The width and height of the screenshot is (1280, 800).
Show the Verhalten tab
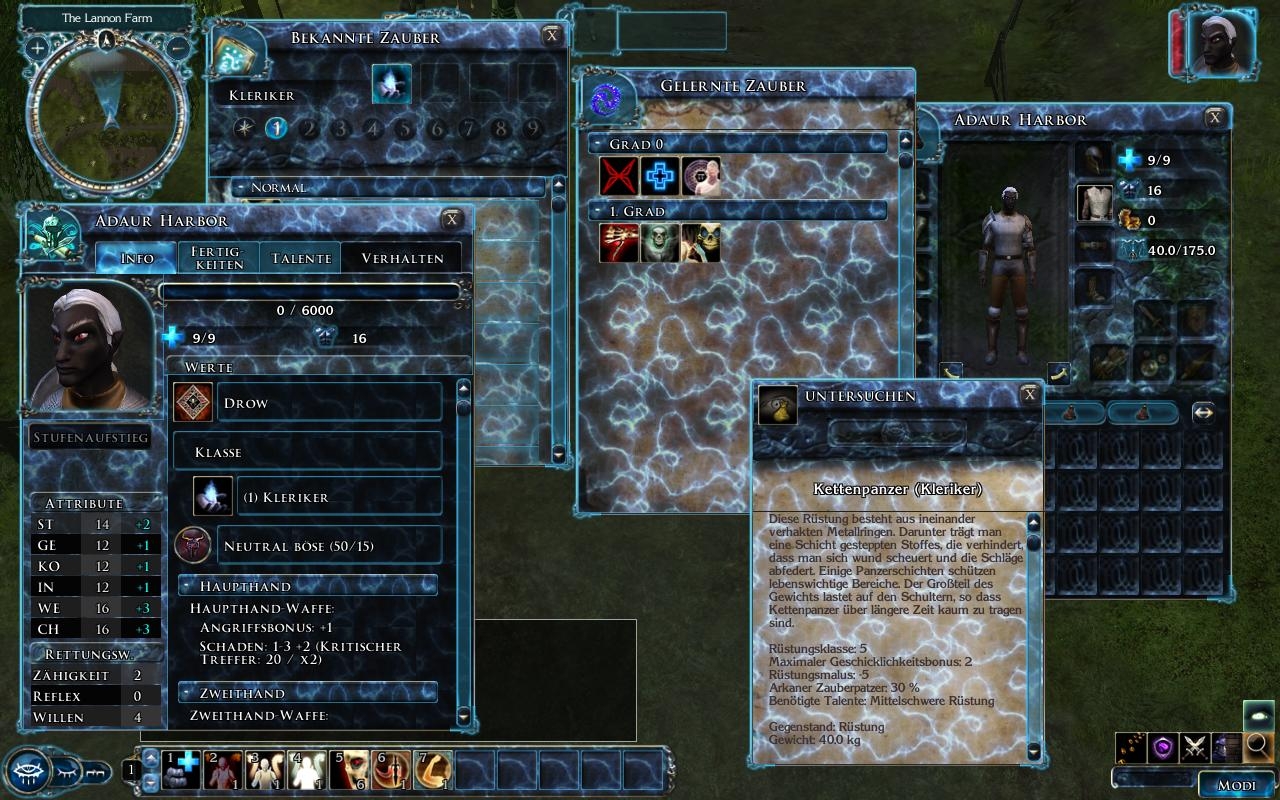pyautogui.click(x=402, y=258)
